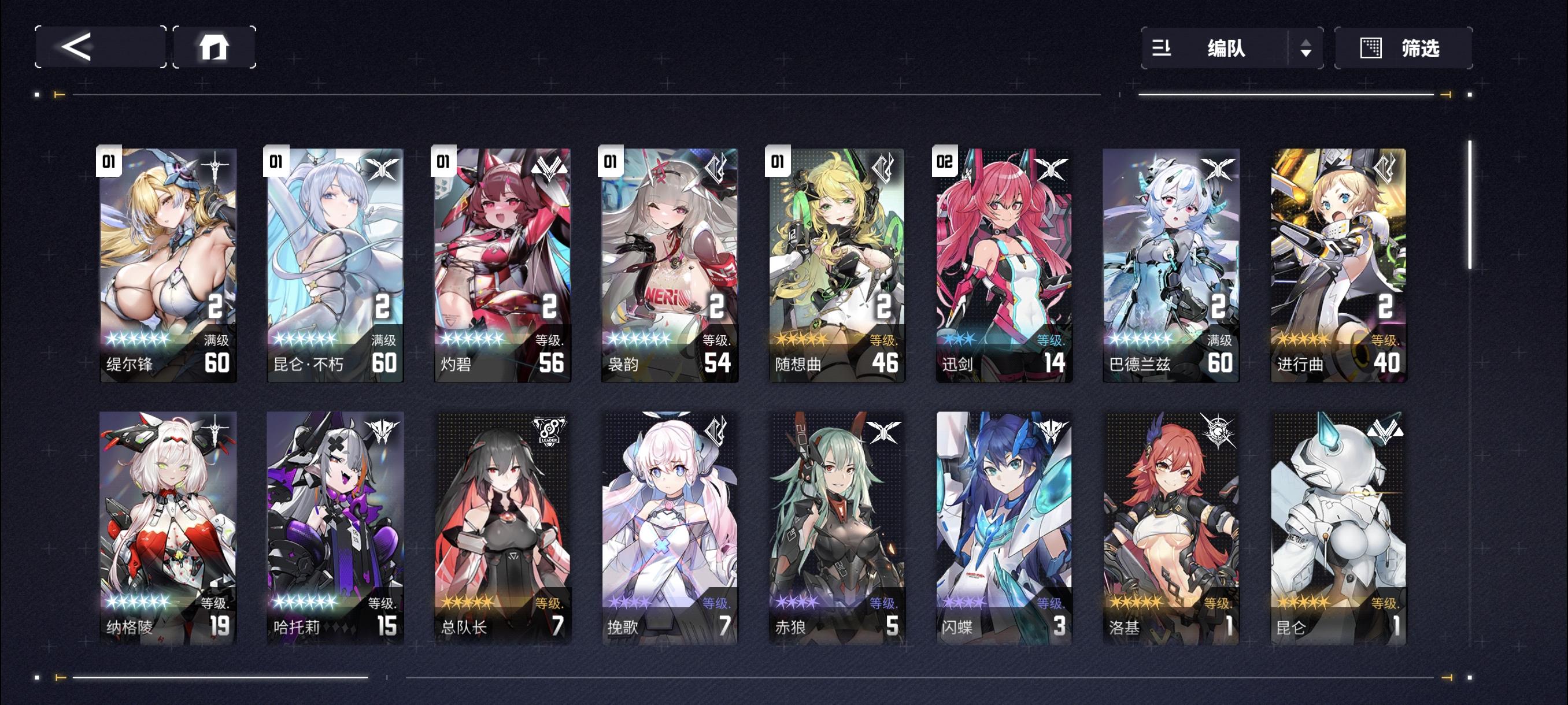This screenshot has height=705, width=1568.
Task: Click the 01 badge on 袅韵's card
Action: tap(609, 163)
